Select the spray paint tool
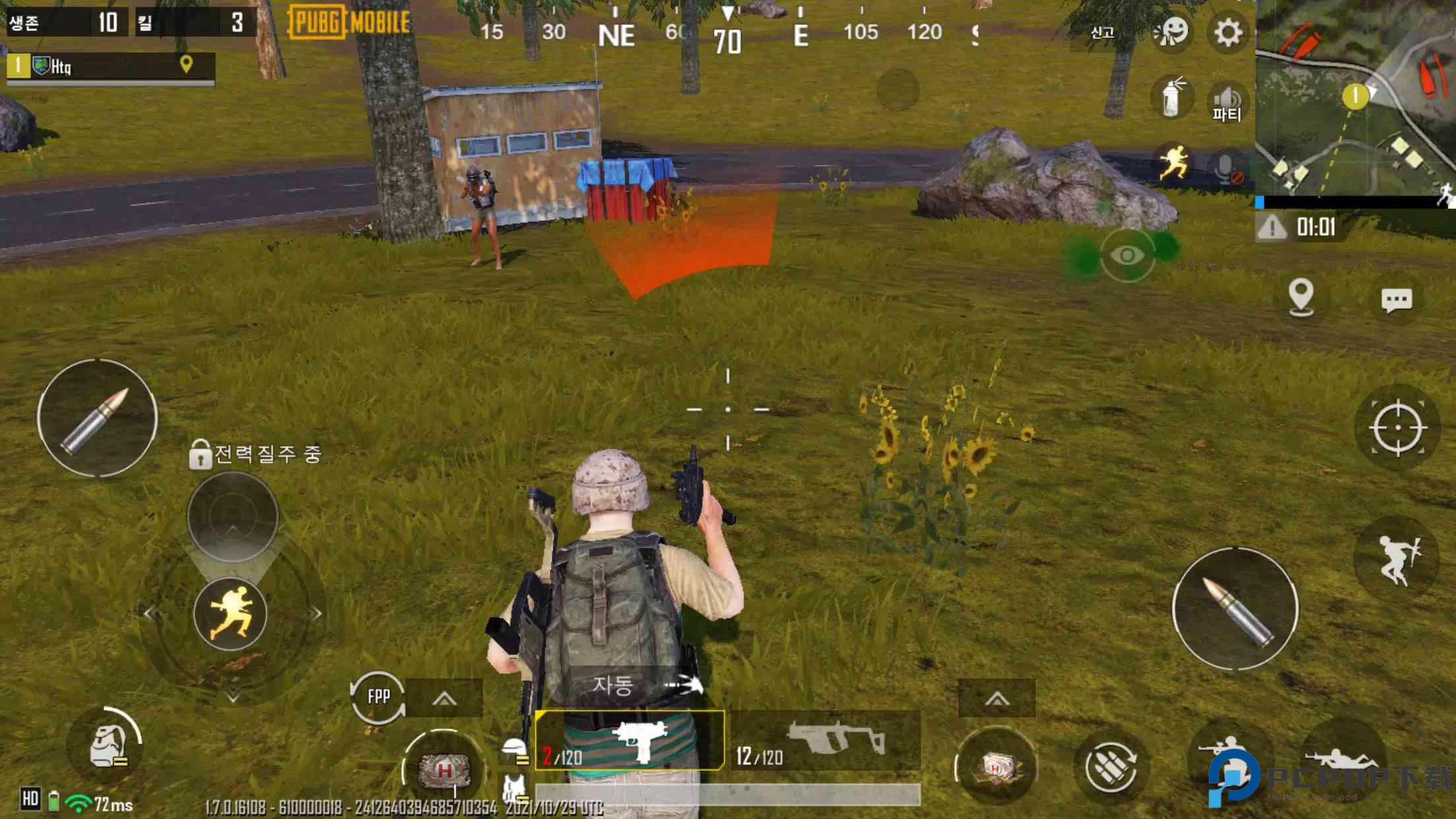1456x819 pixels. click(x=1172, y=97)
